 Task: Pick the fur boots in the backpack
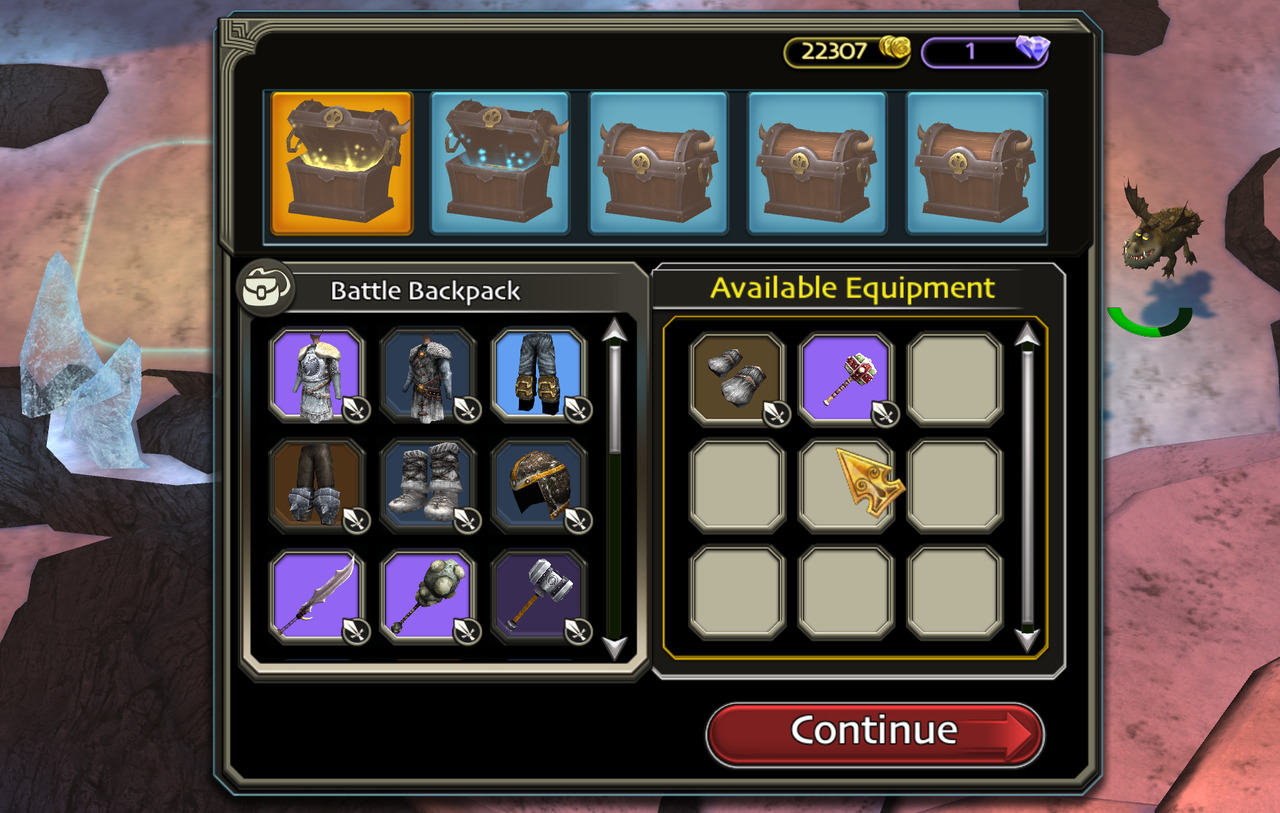point(428,485)
